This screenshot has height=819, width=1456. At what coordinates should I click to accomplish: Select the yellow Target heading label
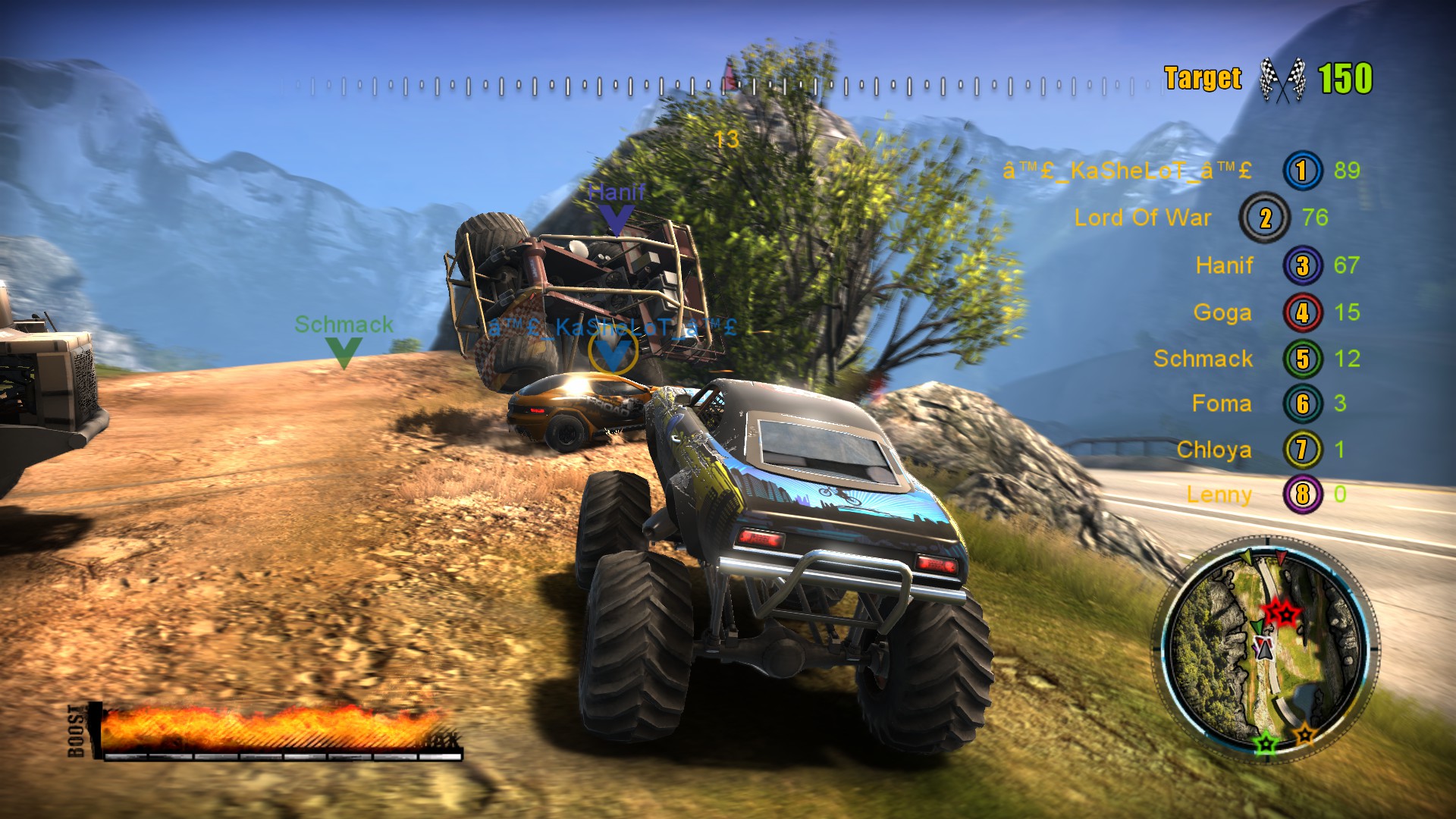1202,76
